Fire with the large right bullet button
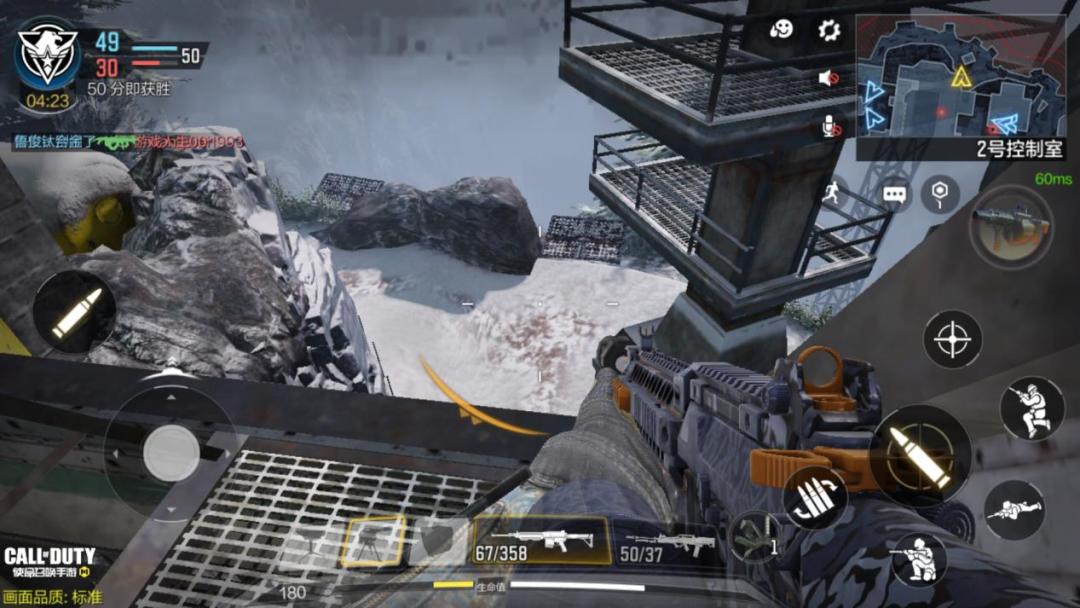 point(920,455)
